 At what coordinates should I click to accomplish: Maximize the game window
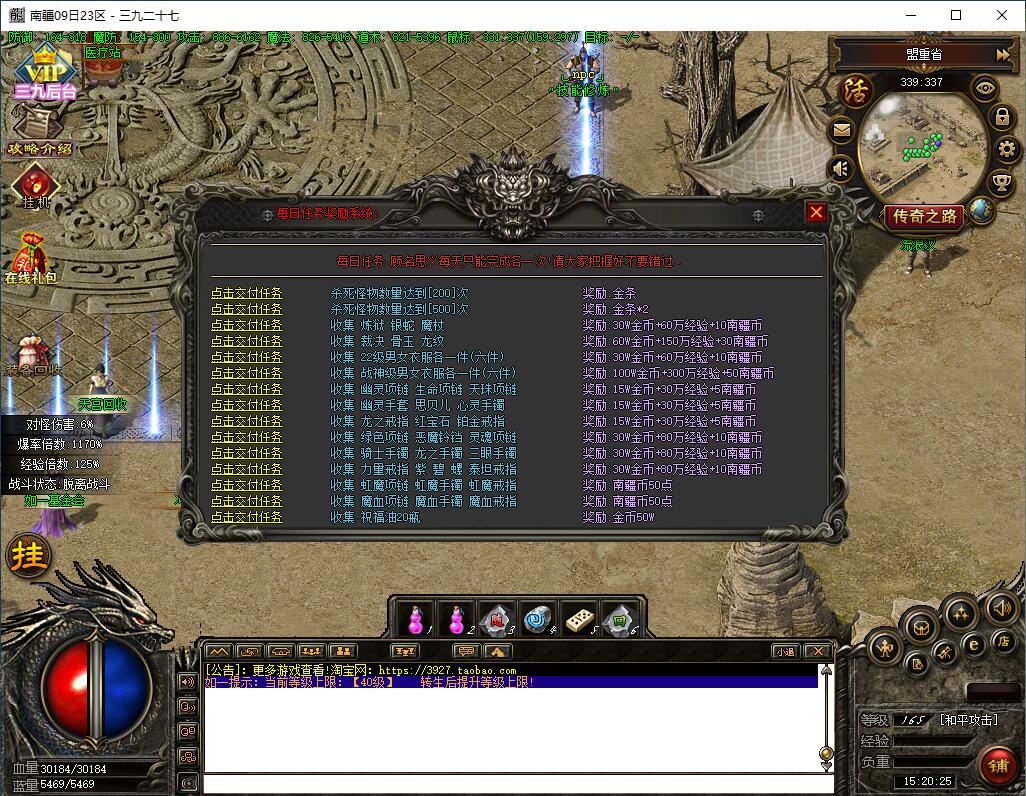click(x=956, y=15)
